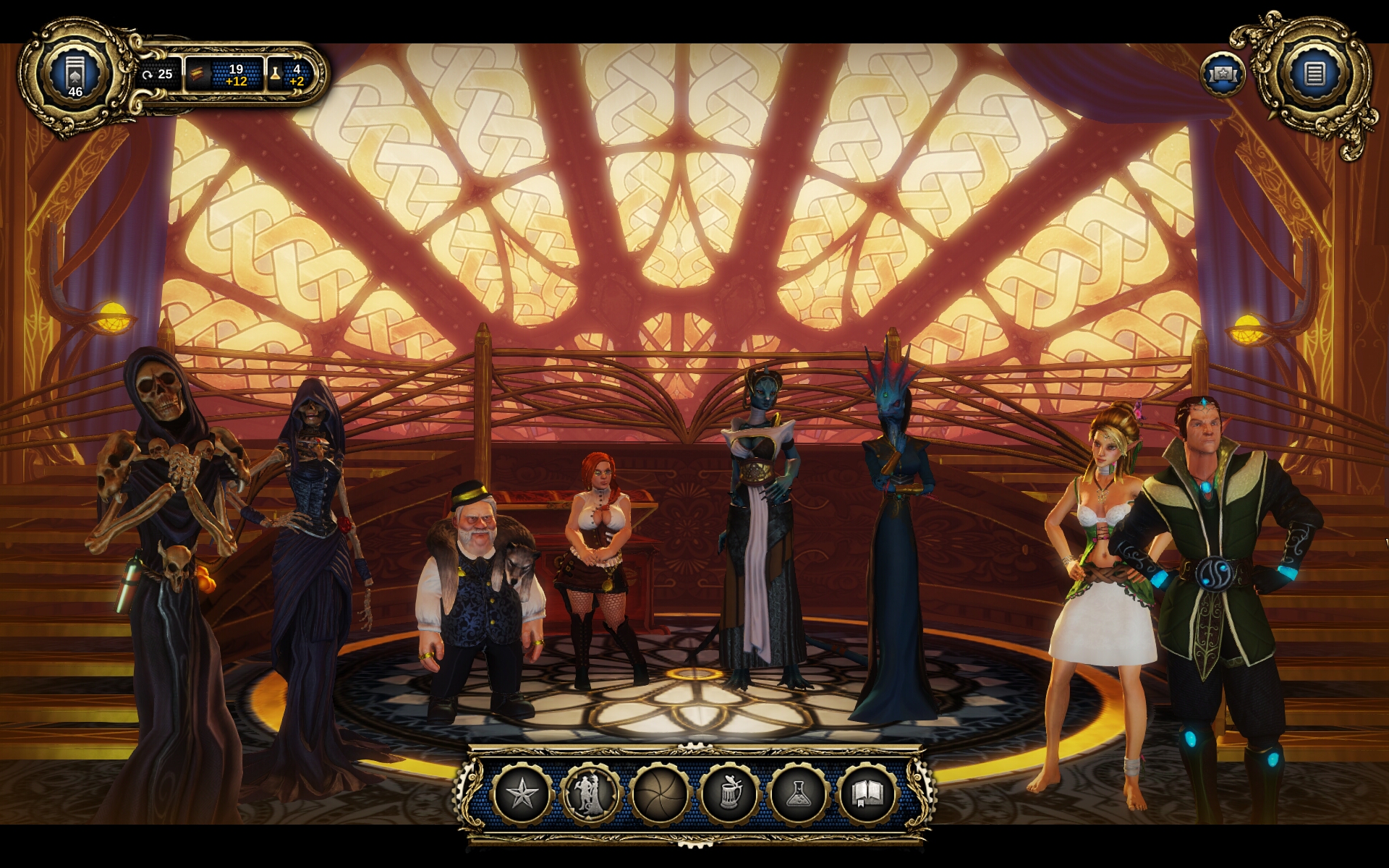Open the bookmarked open book icon
Screen dimensions: 1389x868
(x=867, y=794)
